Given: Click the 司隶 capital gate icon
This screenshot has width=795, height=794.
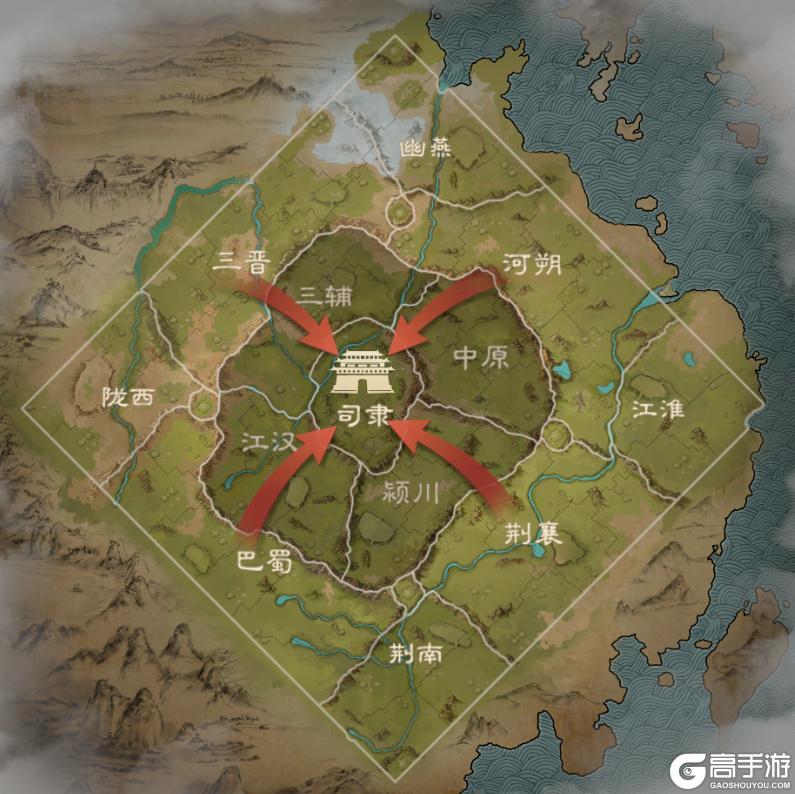Looking at the screenshot, I should point(364,373).
